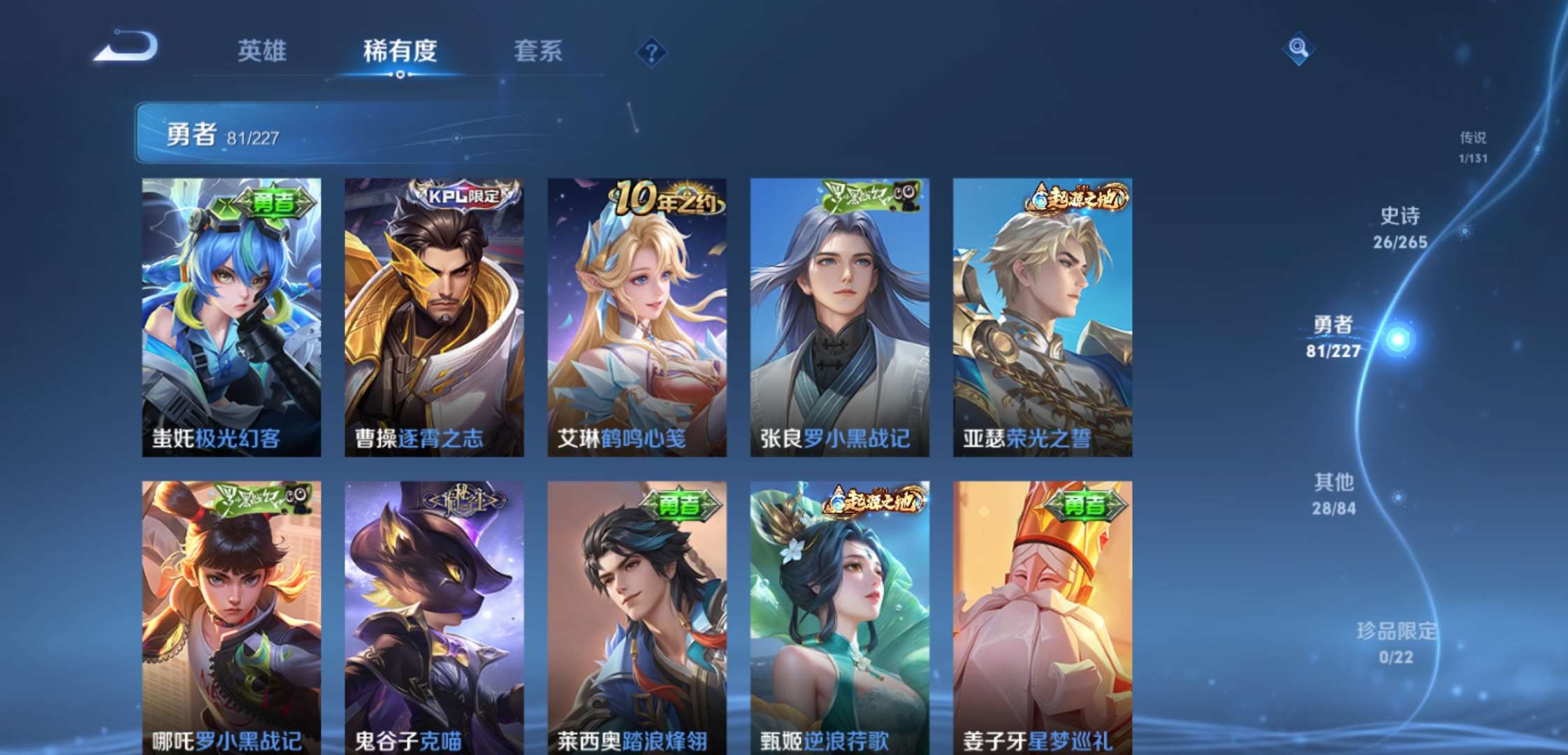The image size is (1568, 755).
Task: Jump to the 其他 section
Action: tap(1333, 494)
